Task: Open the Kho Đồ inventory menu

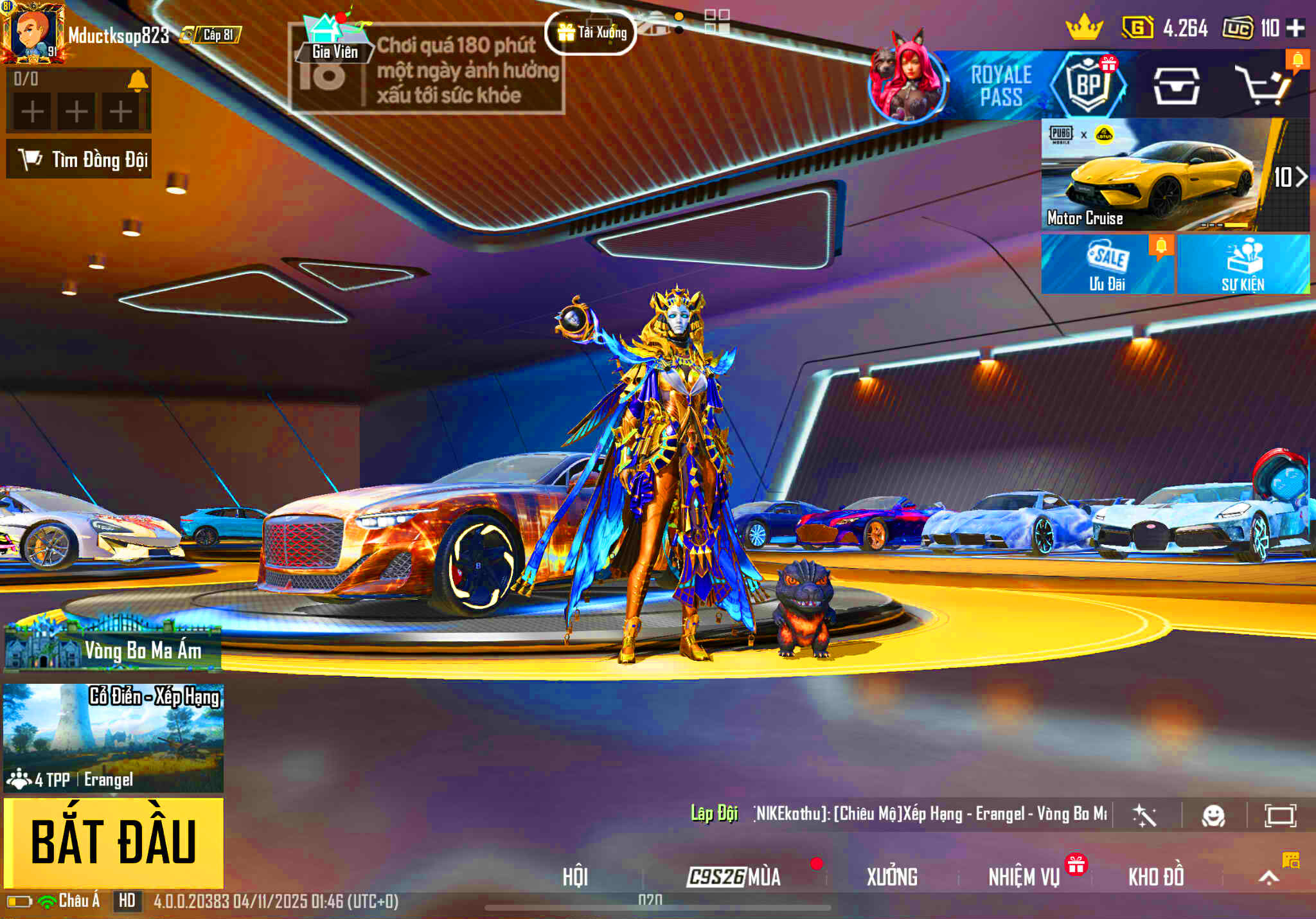Action: coord(1156,877)
